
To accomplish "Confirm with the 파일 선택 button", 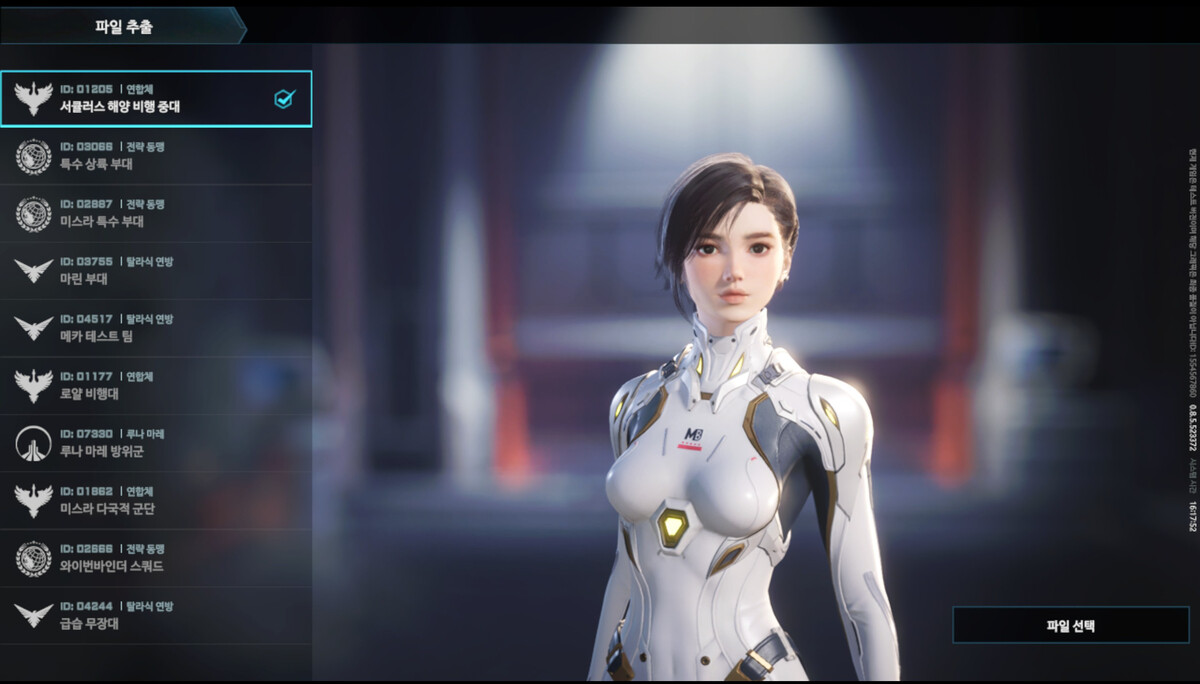I will tap(1070, 625).
